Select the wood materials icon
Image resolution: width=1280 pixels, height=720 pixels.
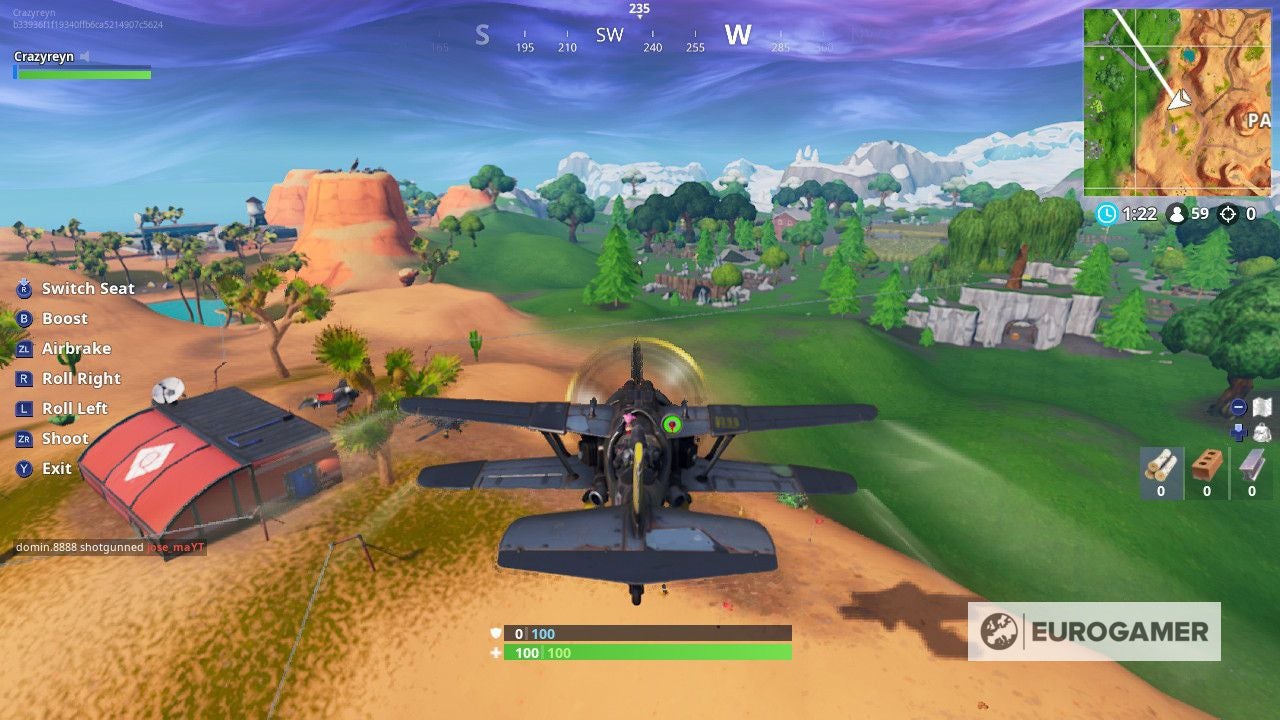1160,465
